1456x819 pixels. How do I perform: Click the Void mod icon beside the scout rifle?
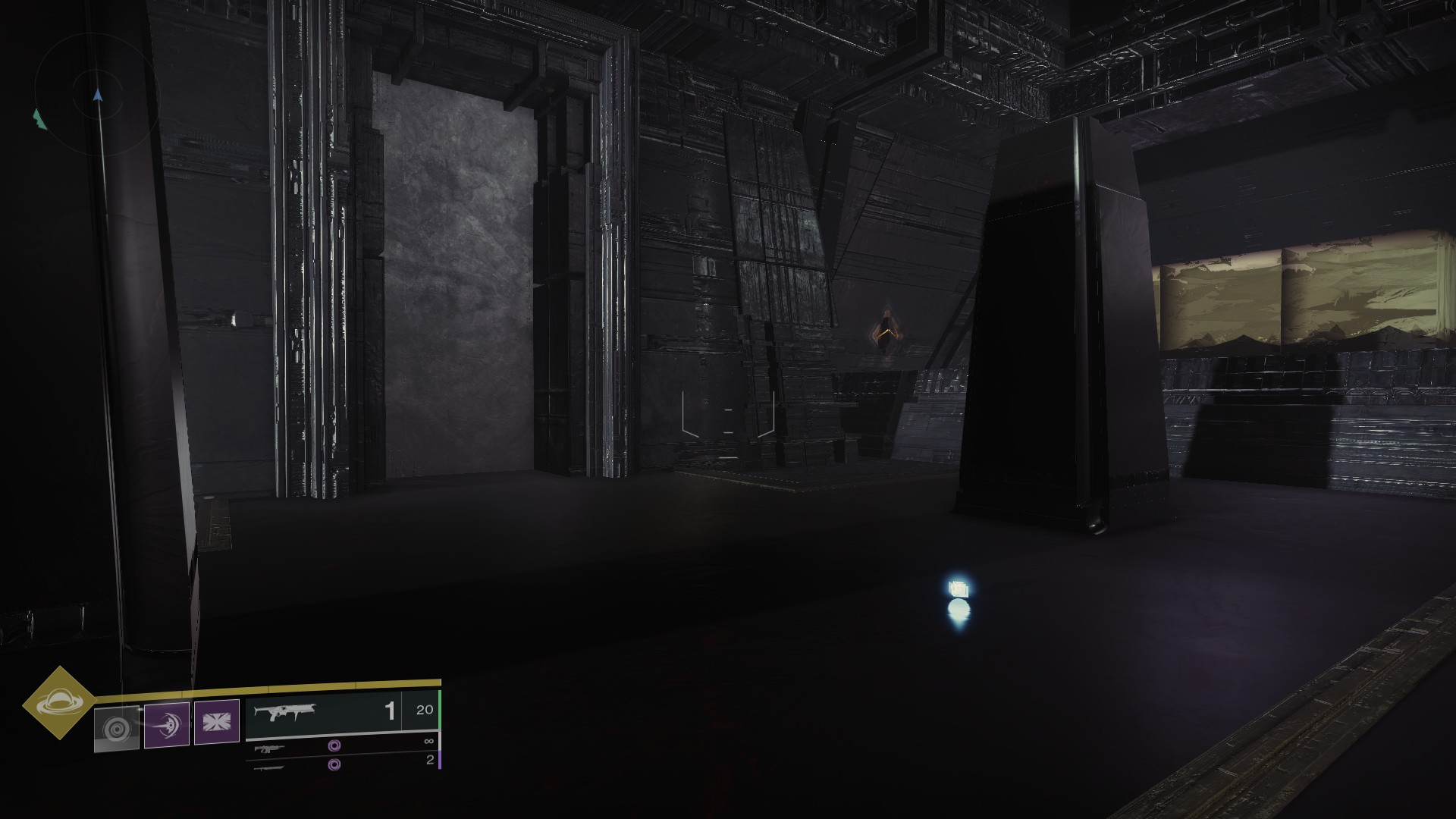coord(334,745)
